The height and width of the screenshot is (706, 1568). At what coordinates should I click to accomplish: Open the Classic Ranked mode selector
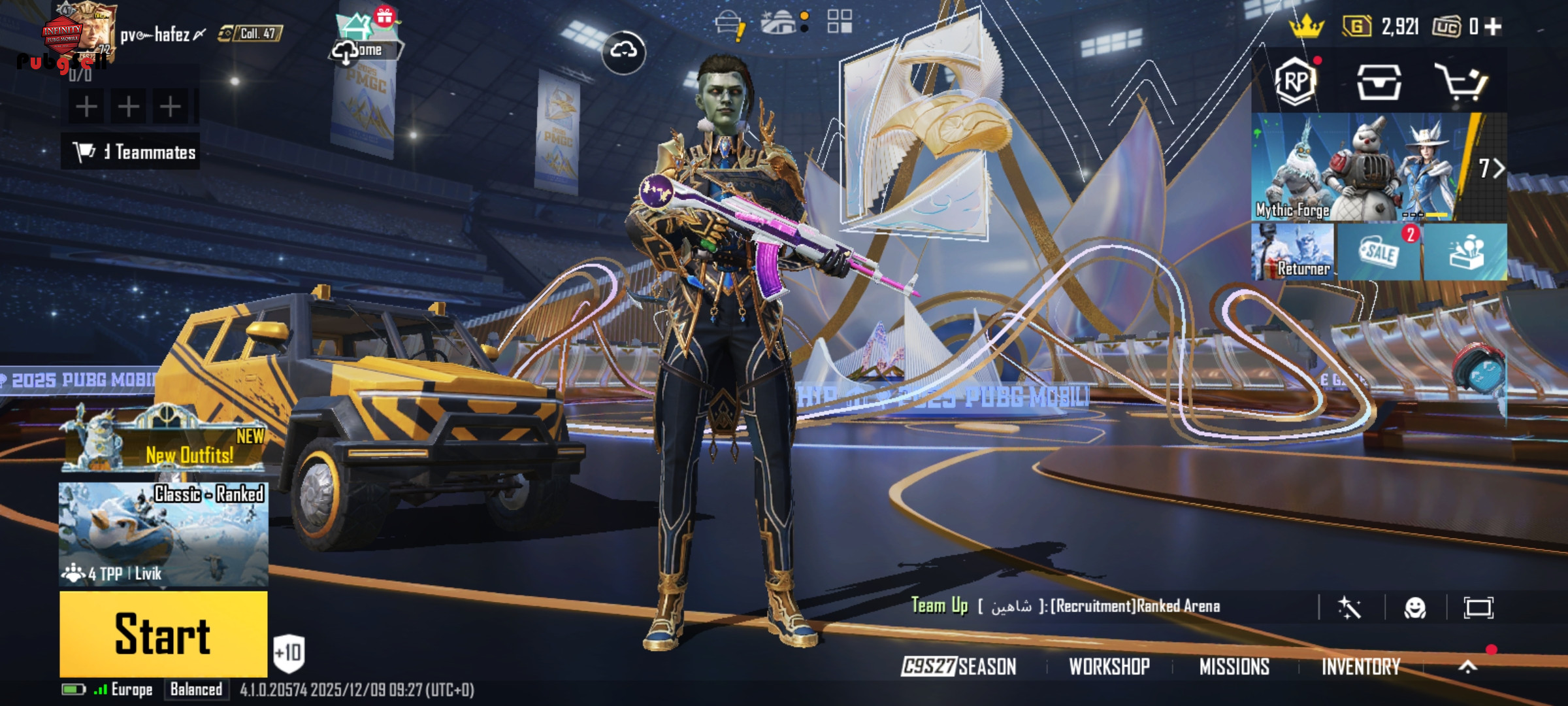(x=163, y=533)
